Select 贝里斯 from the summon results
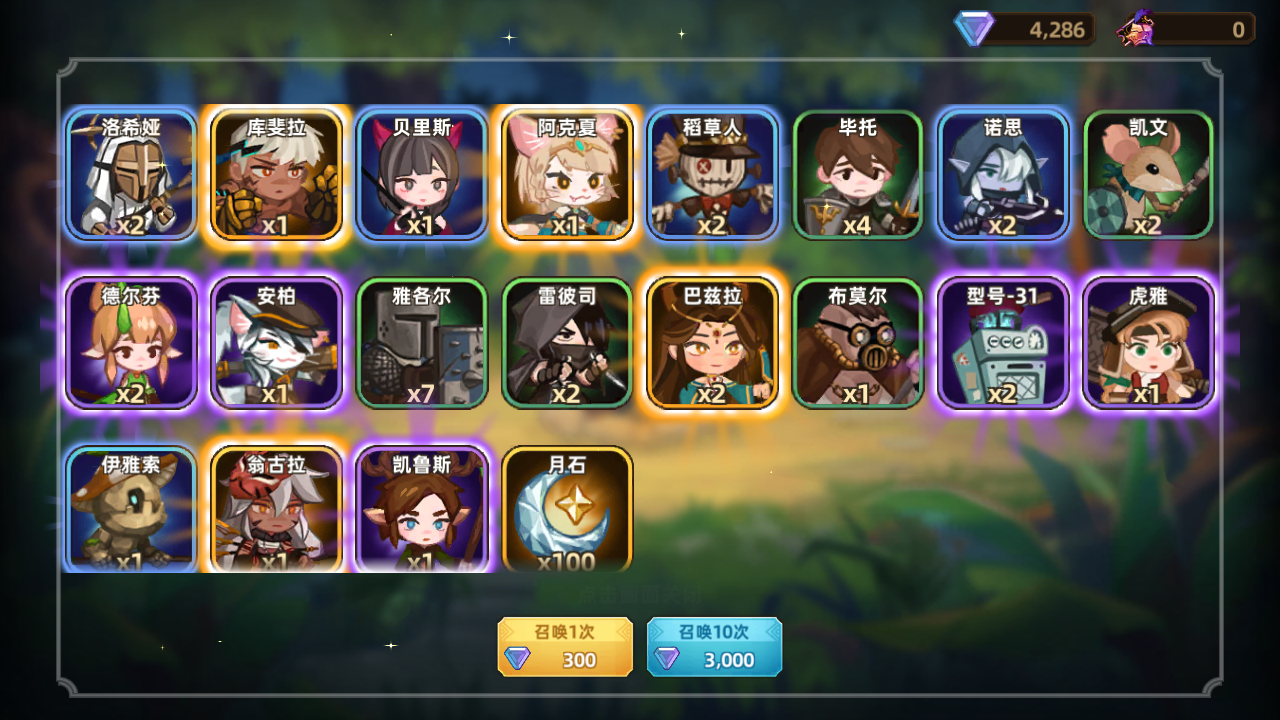Screen dimensions: 1280x720 tap(422, 175)
